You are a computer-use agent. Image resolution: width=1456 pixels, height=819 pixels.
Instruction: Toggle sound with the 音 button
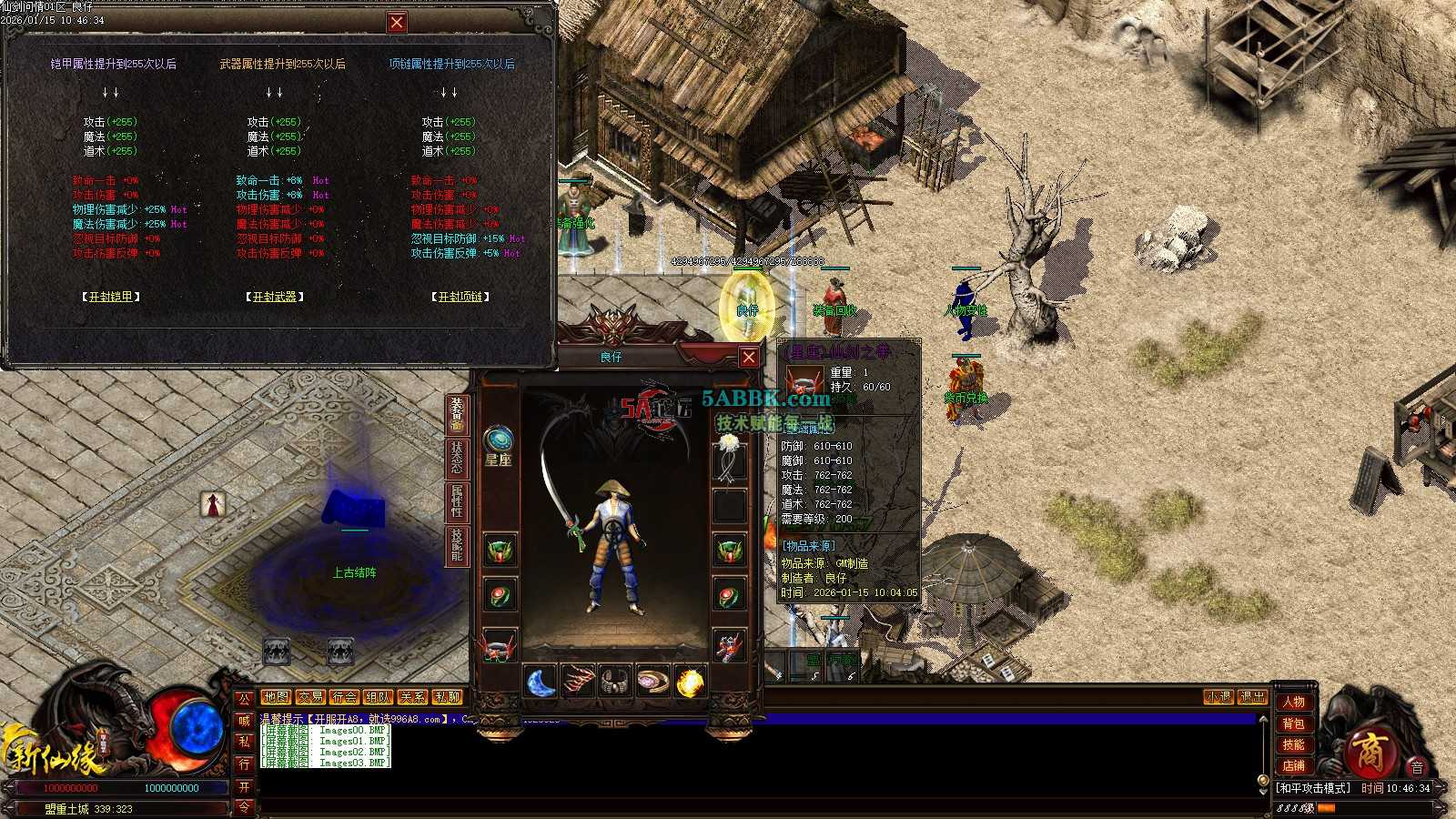click(1417, 768)
